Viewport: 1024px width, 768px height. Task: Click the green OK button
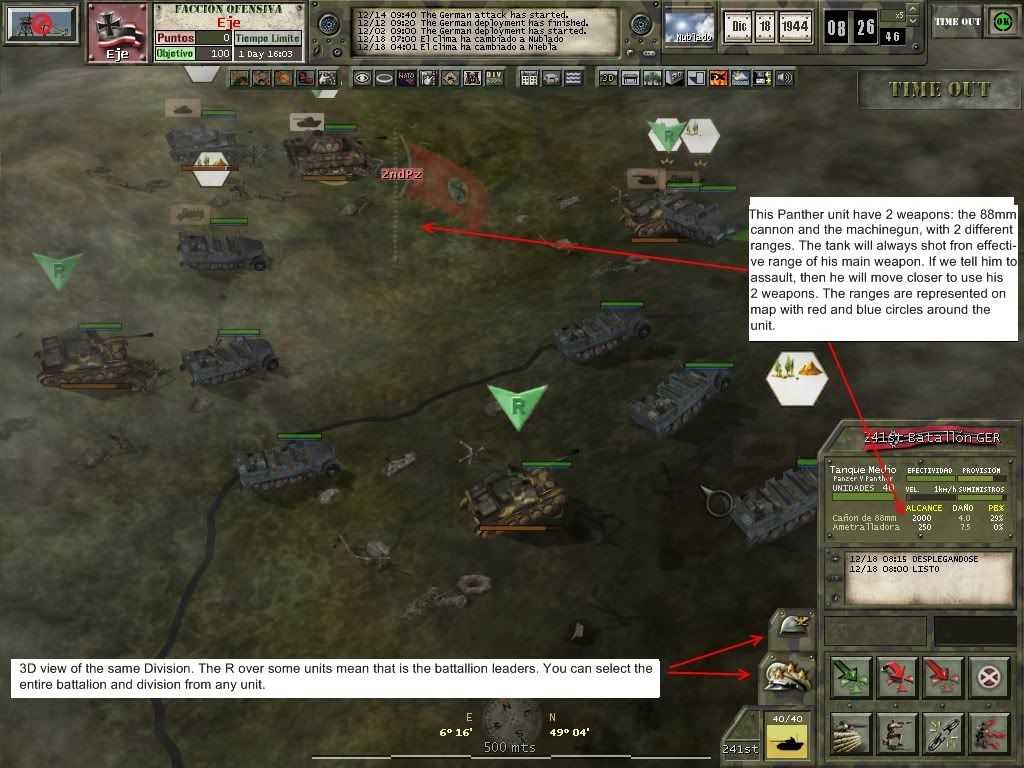(1000, 21)
